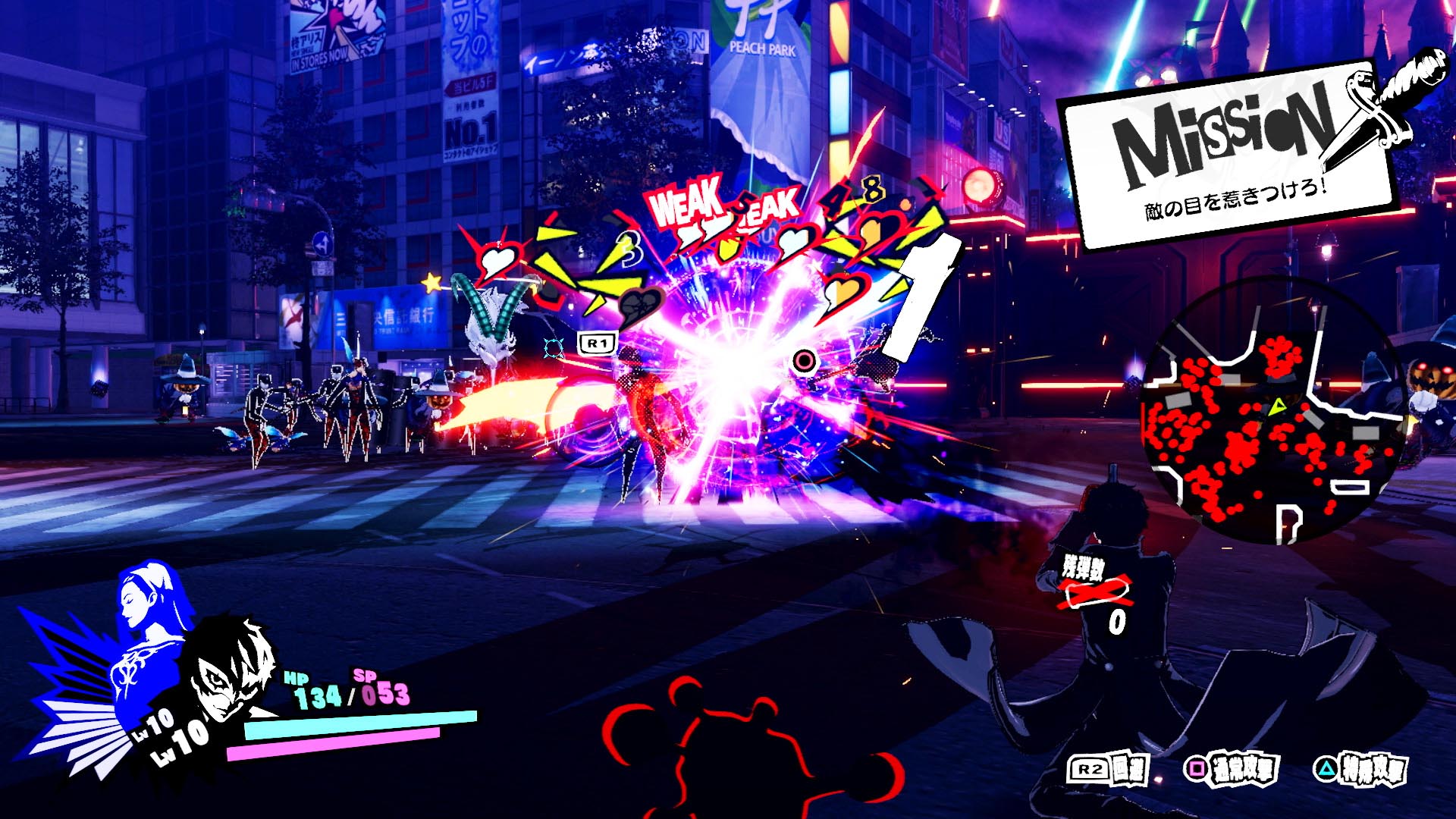Select Joker's masked character portrait
Screen dimensions: 1456x819
(231, 668)
